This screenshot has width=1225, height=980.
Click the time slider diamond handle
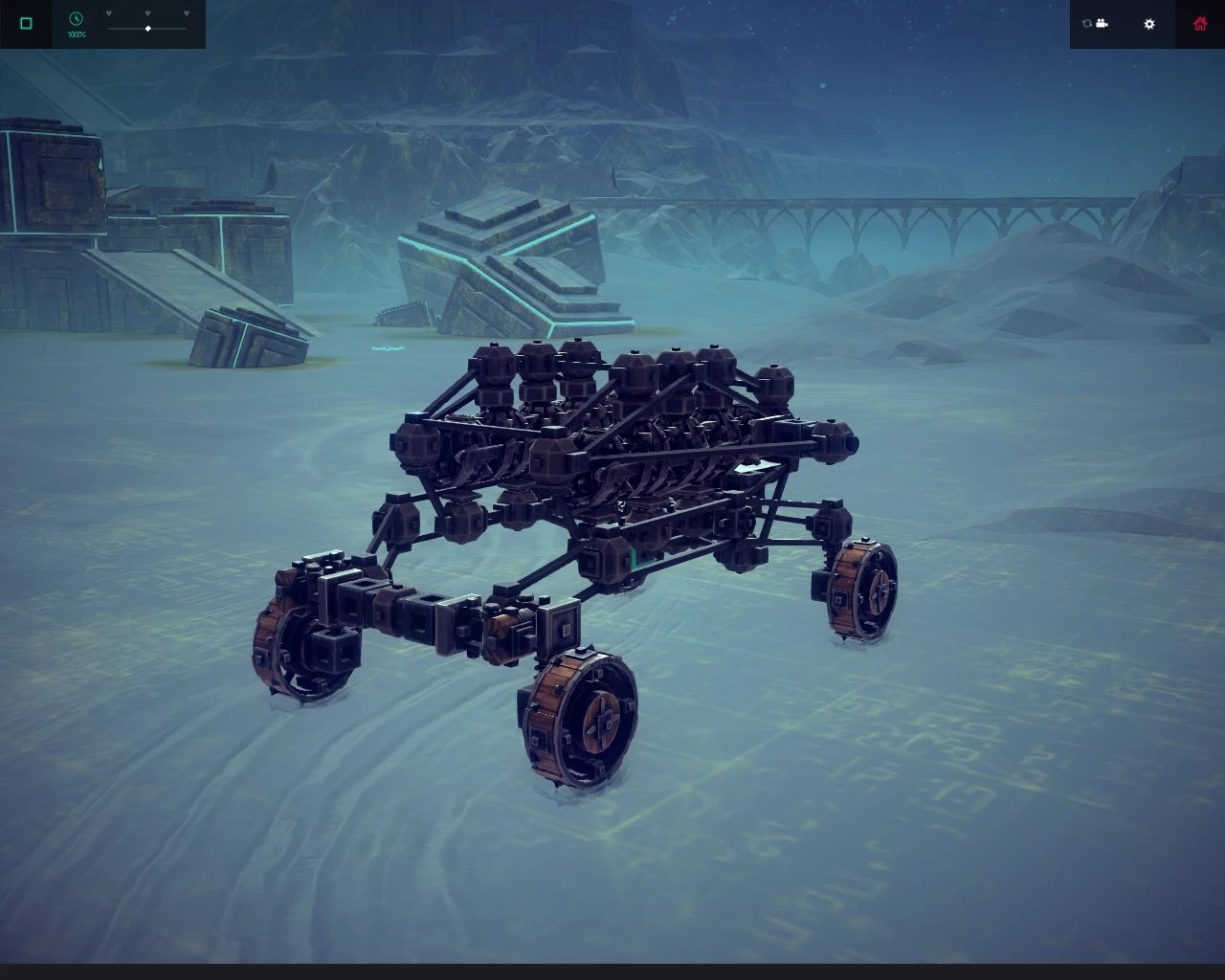(148, 28)
